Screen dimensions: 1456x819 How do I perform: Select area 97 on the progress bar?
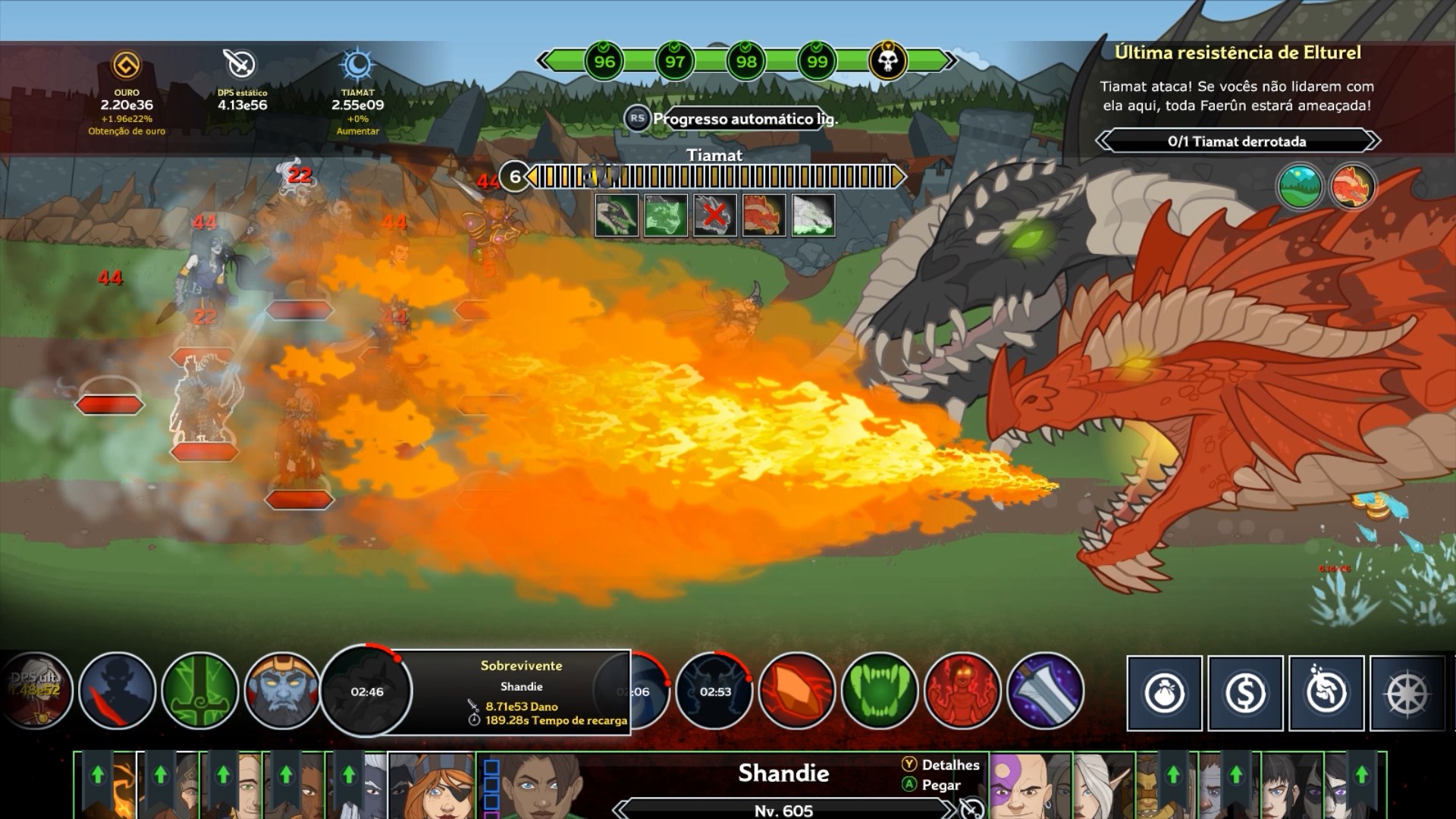coord(675,61)
